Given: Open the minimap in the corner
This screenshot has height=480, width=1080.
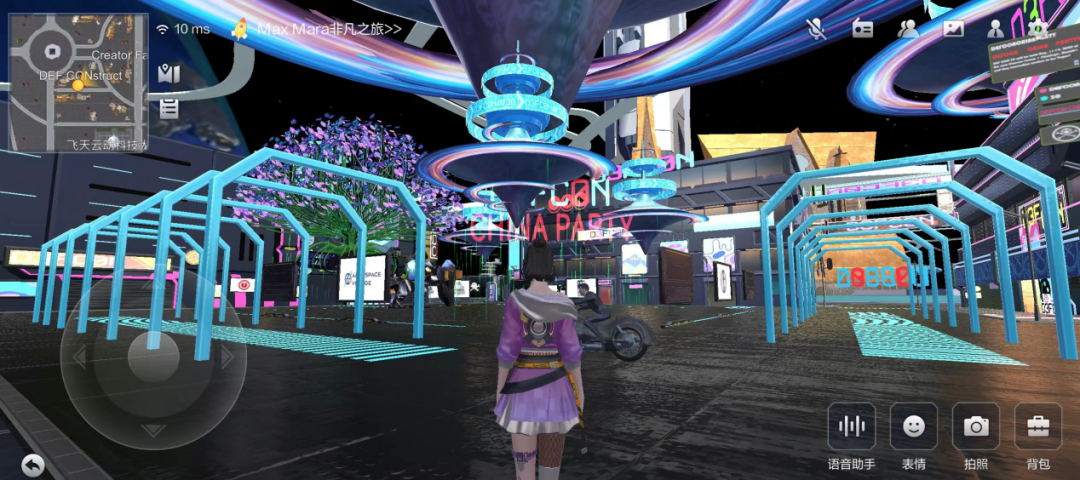Looking at the screenshot, I should [x=78, y=82].
